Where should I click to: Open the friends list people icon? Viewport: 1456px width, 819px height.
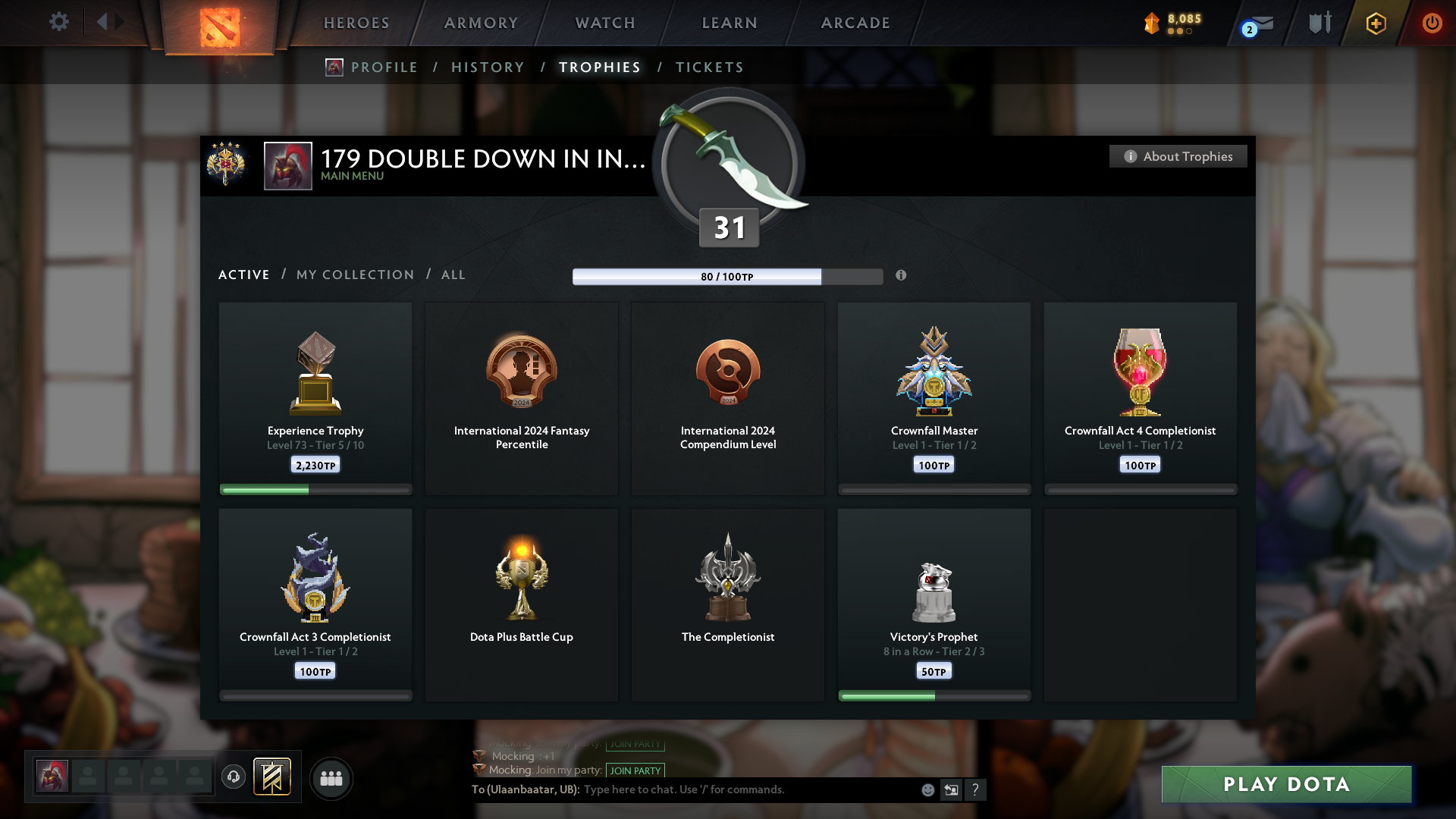coord(331,777)
